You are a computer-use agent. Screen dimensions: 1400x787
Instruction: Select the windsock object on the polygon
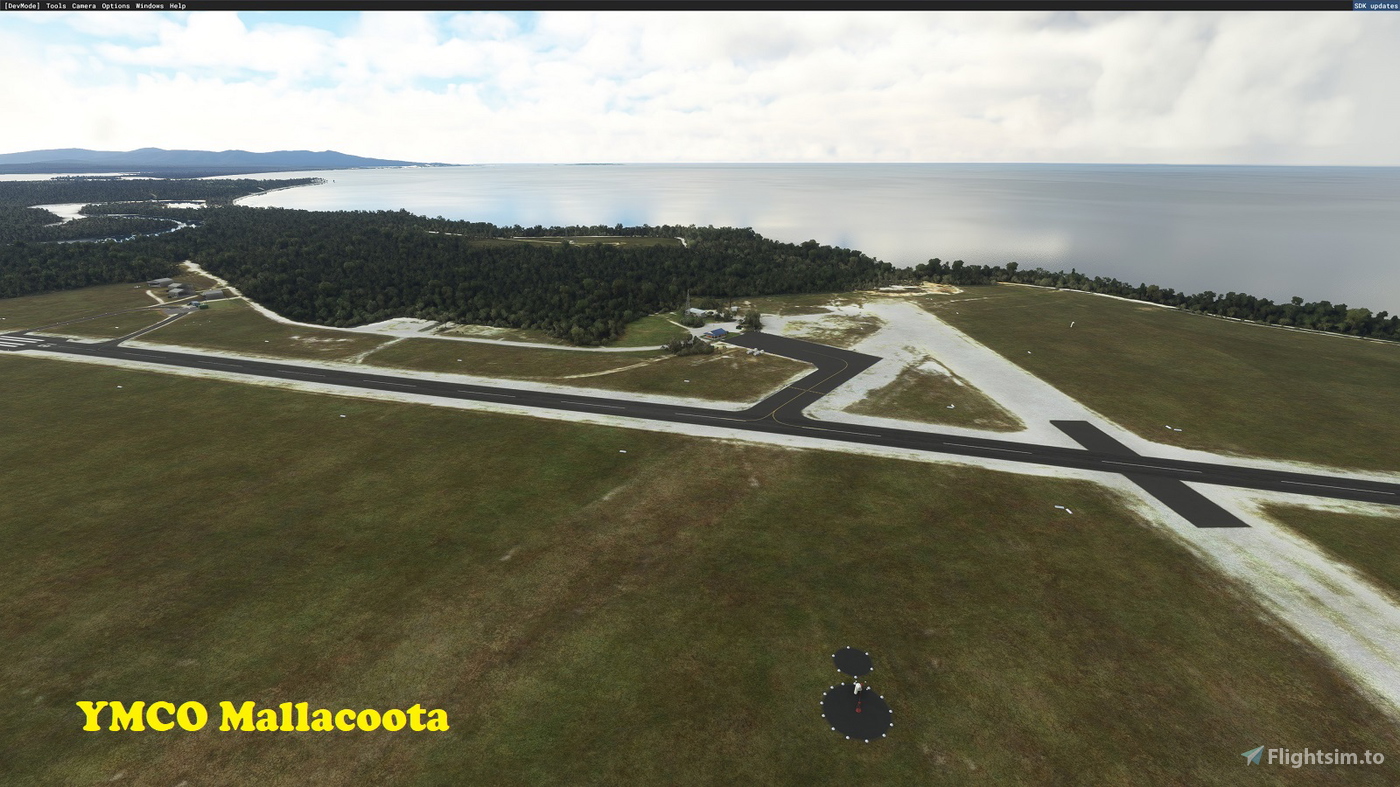point(857,688)
